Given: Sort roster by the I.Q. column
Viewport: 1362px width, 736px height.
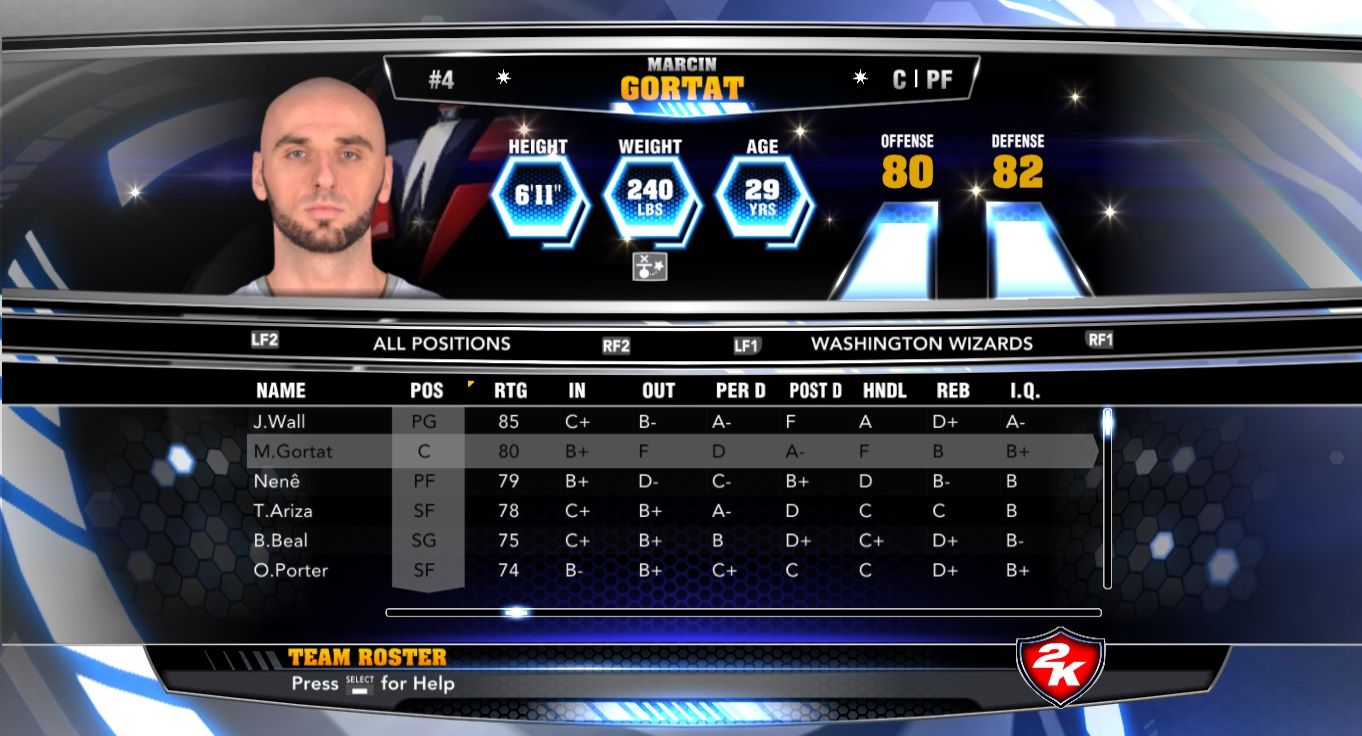Looking at the screenshot, I should [1024, 391].
